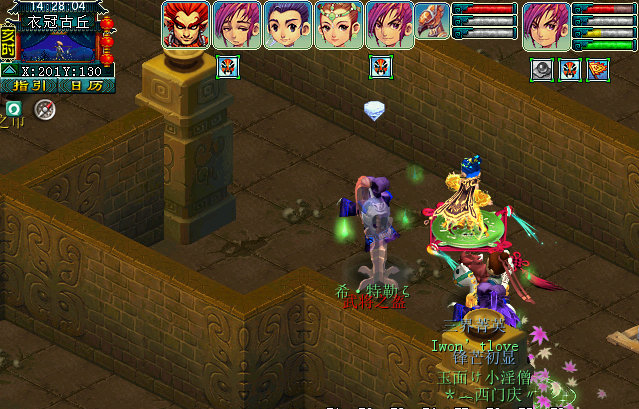Select the tiara-wearing girl teammate portrait
Image resolution: width=639 pixels, height=409 pixels.
point(339,26)
